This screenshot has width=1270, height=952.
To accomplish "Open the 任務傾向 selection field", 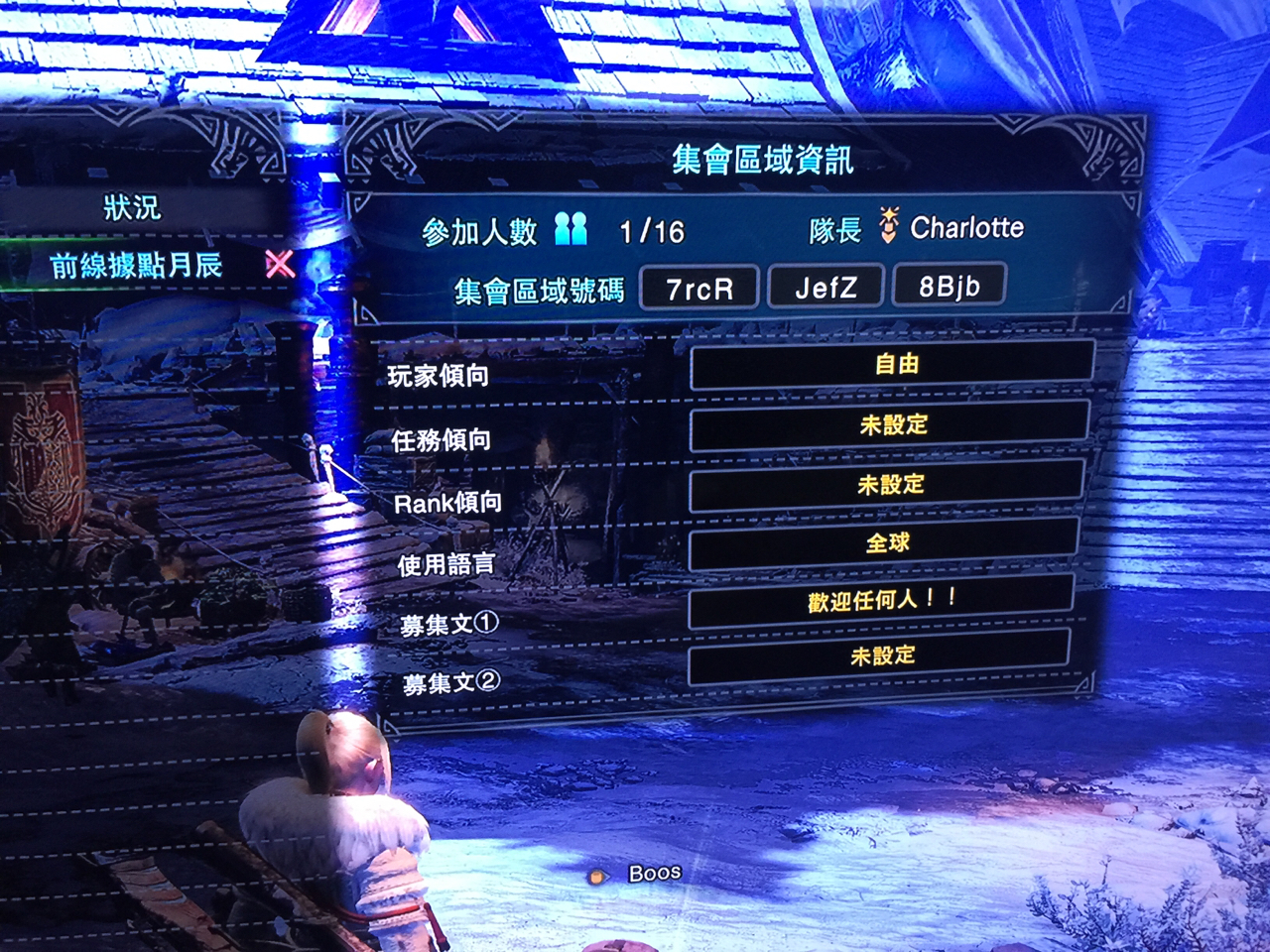I will click(892, 424).
